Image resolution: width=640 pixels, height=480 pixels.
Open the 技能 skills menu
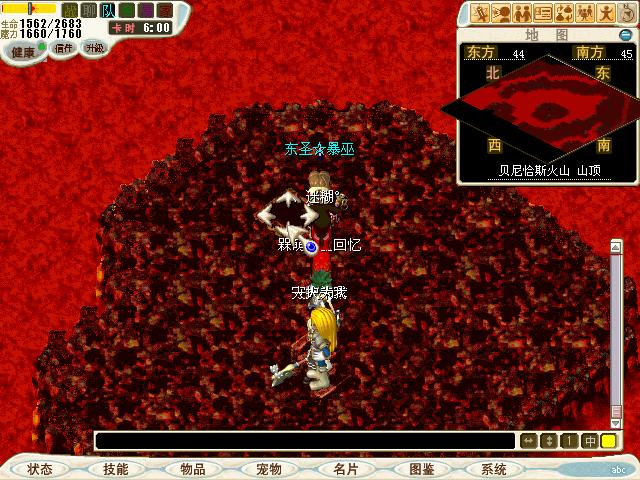[x=115, y=469]
